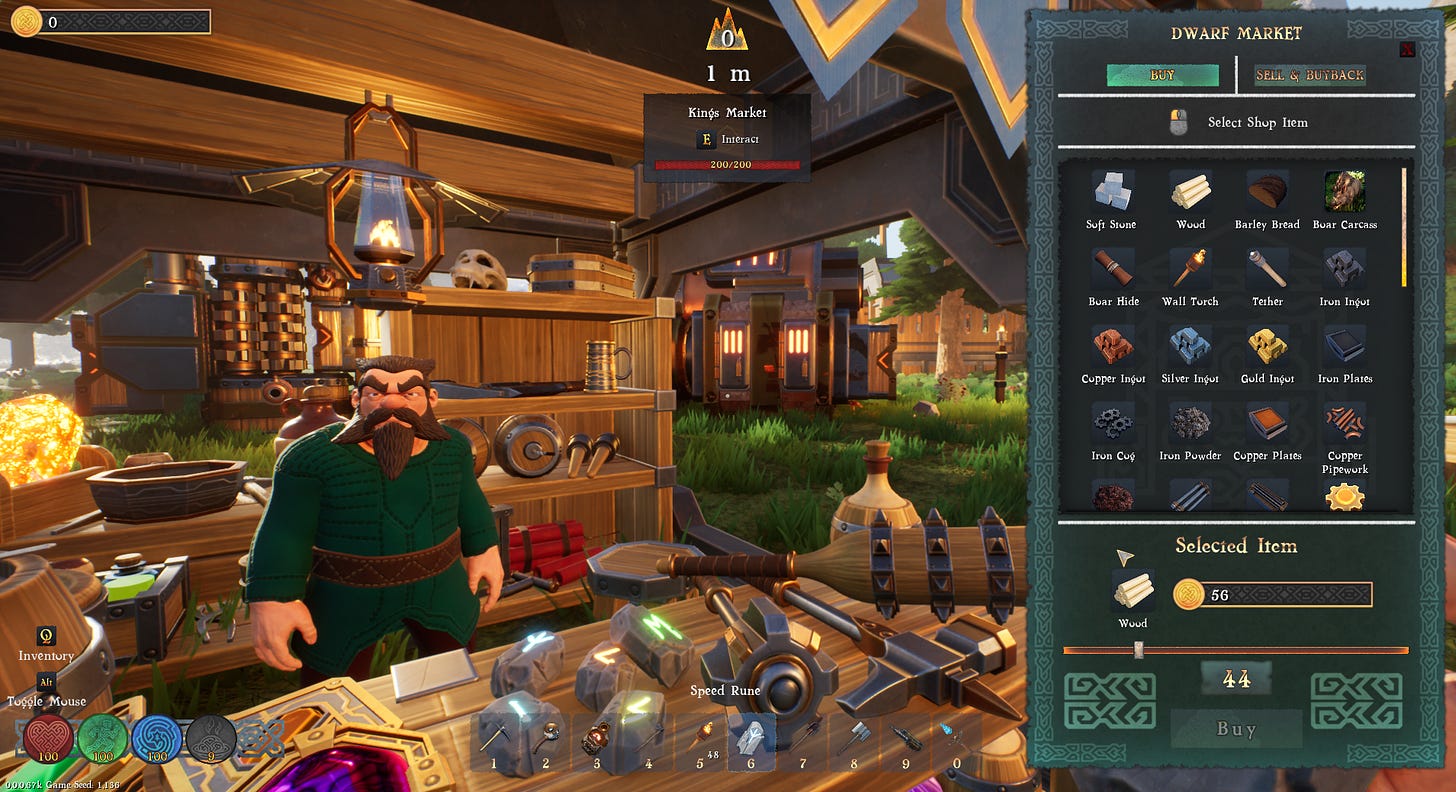Select the Speed Rune hotbar slot

tap(751, 741)
